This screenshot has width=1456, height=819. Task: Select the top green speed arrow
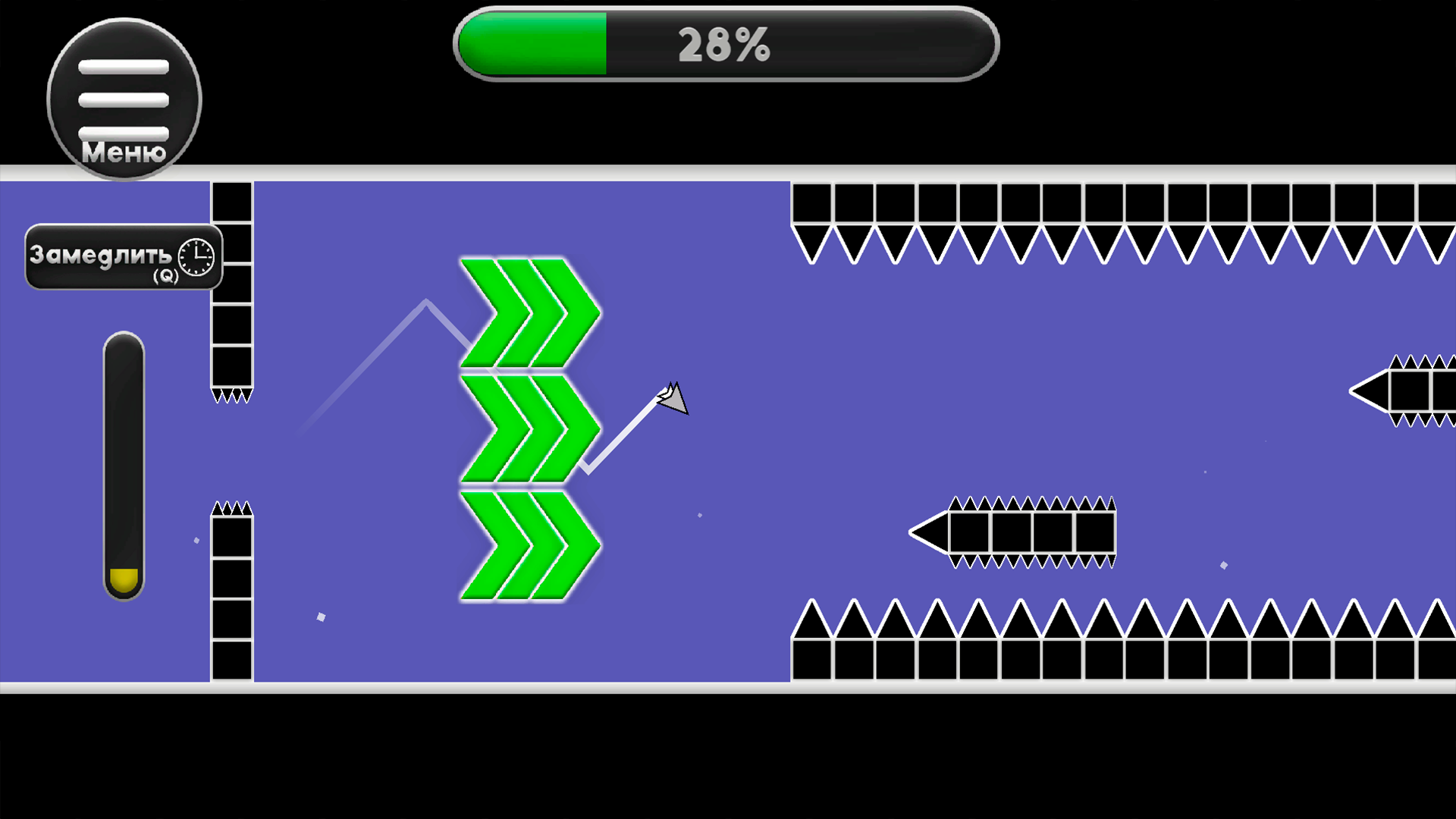click(x=527, y=314)
